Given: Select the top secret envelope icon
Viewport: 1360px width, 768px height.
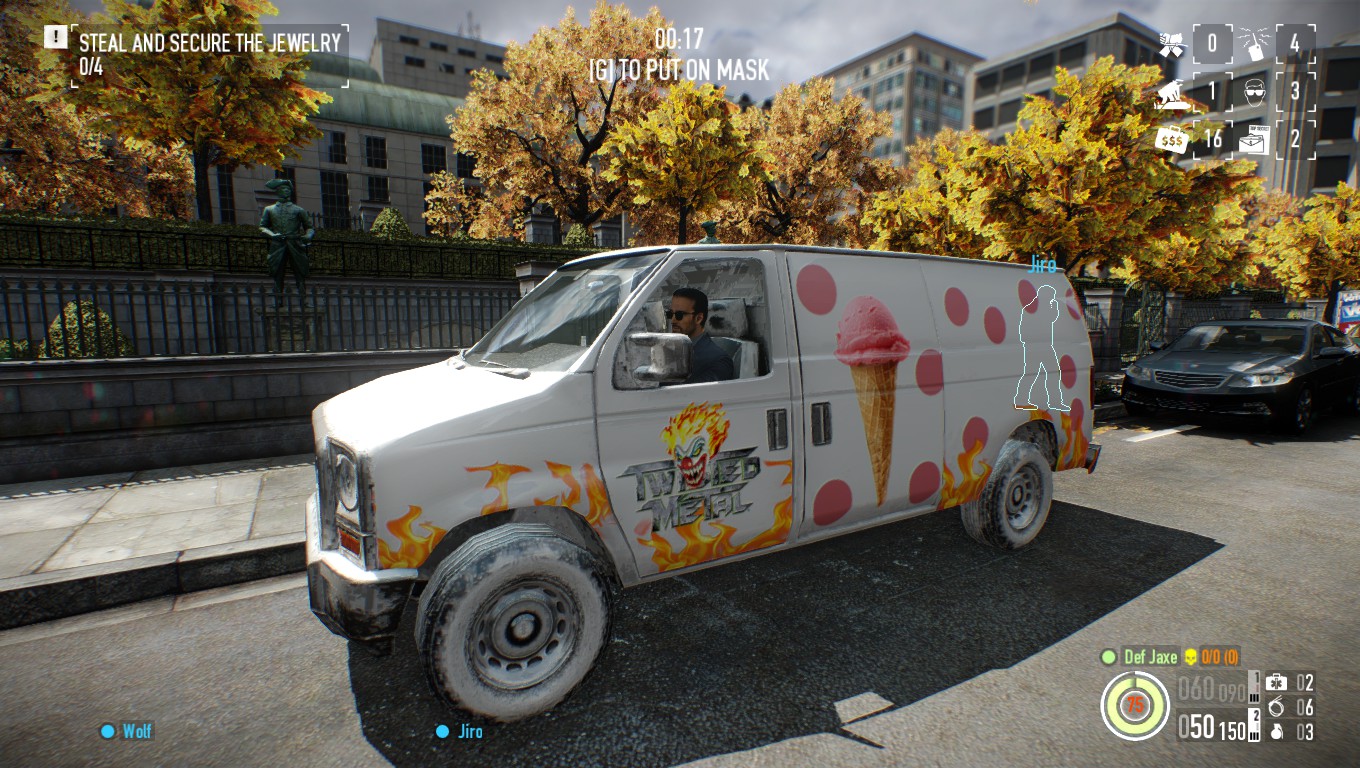Looking at the screenshot, I should click(x=1254, y=140).
